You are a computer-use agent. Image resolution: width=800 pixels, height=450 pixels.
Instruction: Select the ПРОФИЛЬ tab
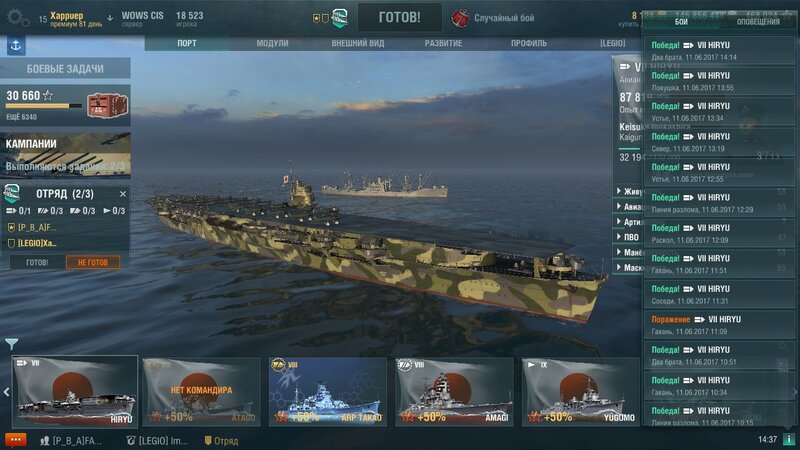(529, 44)
